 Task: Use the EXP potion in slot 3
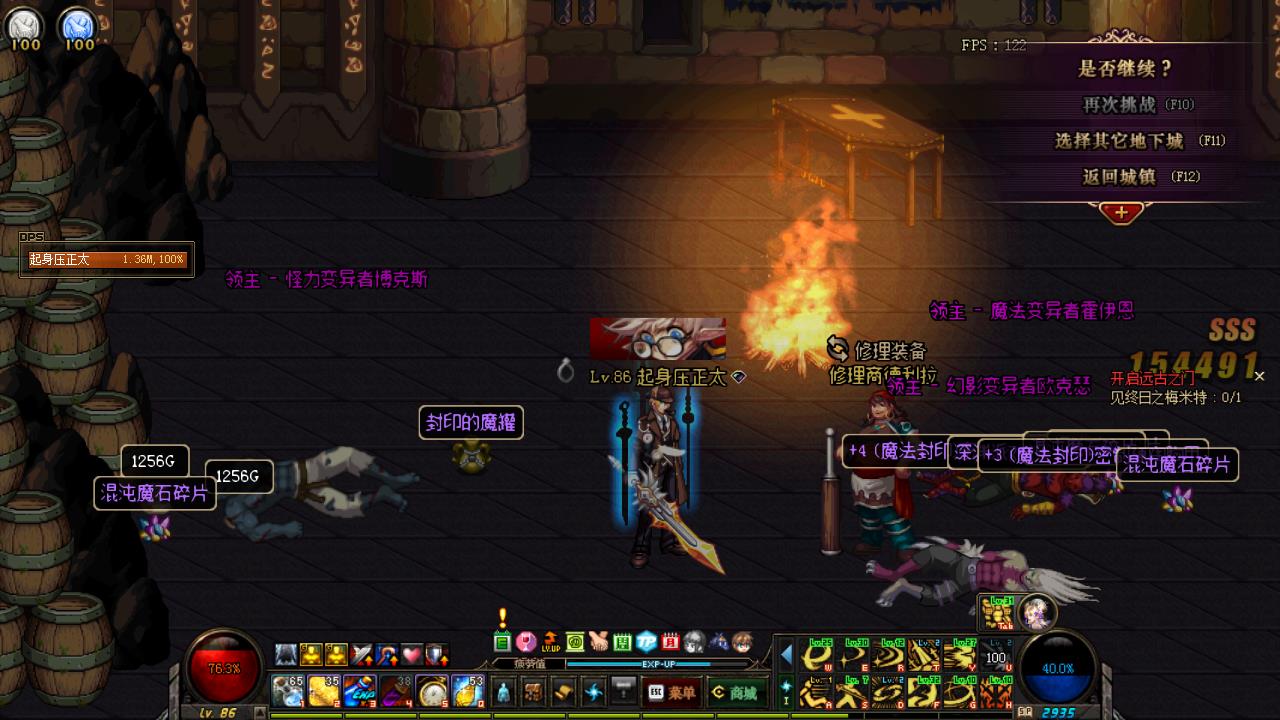(x=360, y=691)
